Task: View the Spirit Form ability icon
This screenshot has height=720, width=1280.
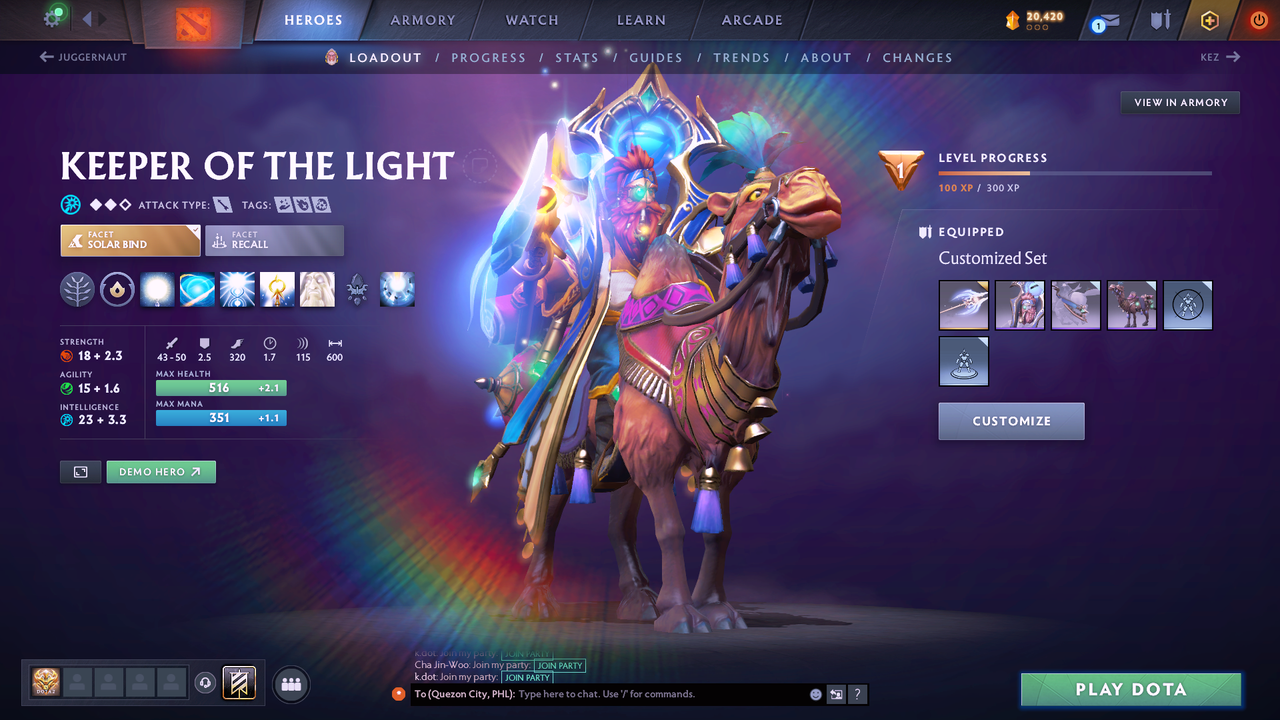Action: pos(317,289)
